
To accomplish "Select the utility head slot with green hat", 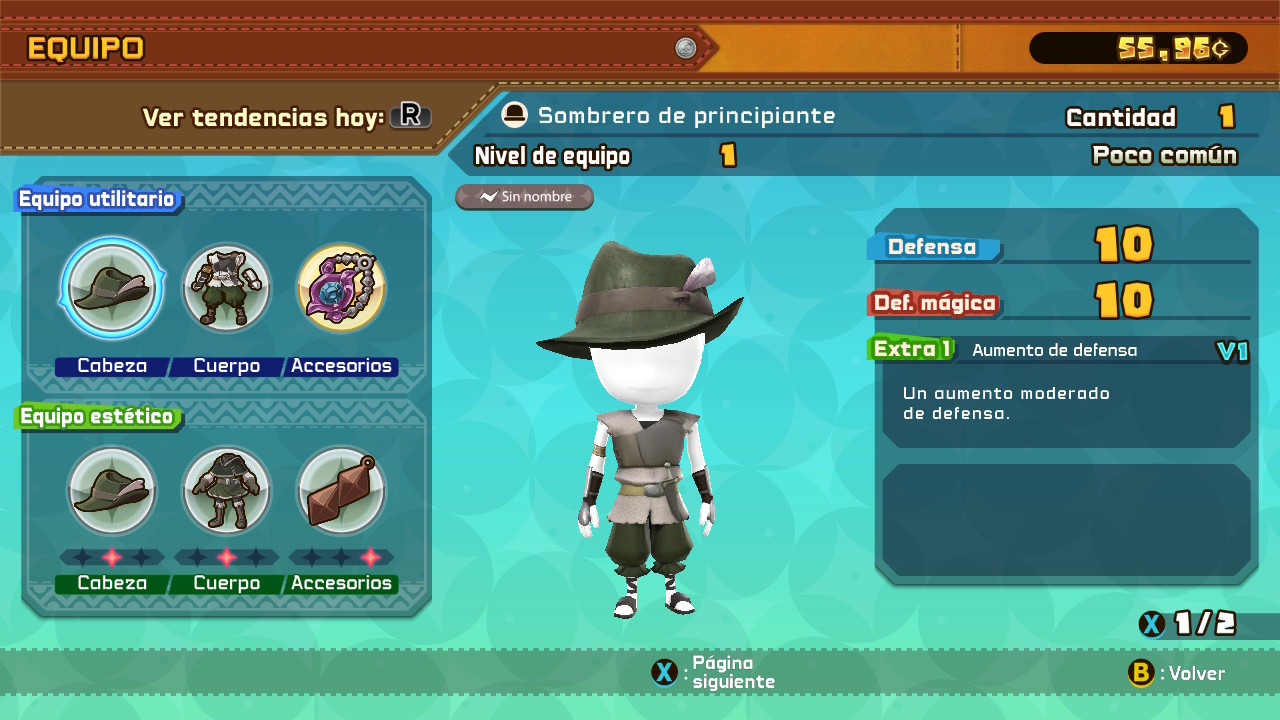I will click(x=112, y=288).
